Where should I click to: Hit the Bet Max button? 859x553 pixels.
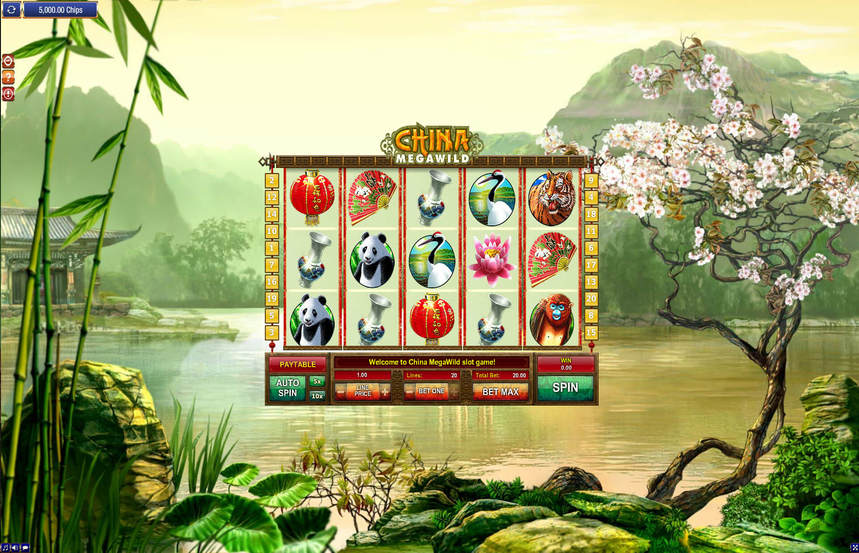pyautogui.click(x=501, y=392)
